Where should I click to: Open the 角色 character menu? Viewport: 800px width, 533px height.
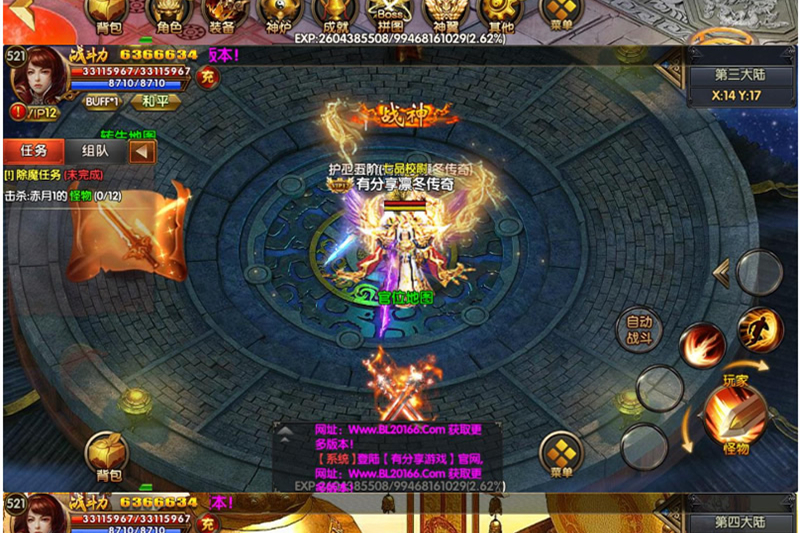[169, 15]
